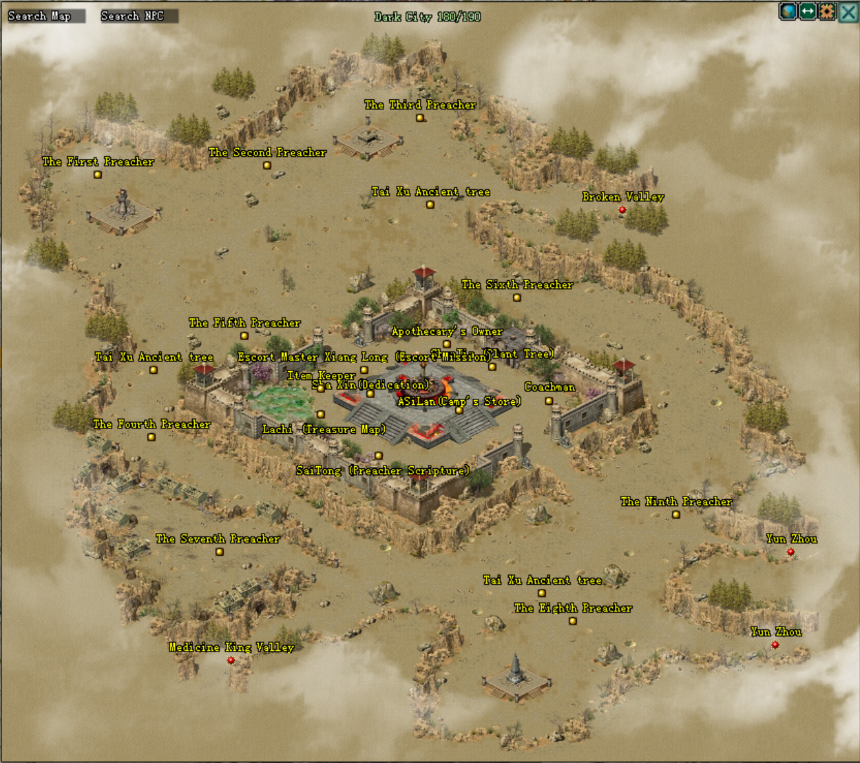This screenshot has width=860, height=763.
Task: Select The Second Preacher map marker
Action: [x=267, y=166]
